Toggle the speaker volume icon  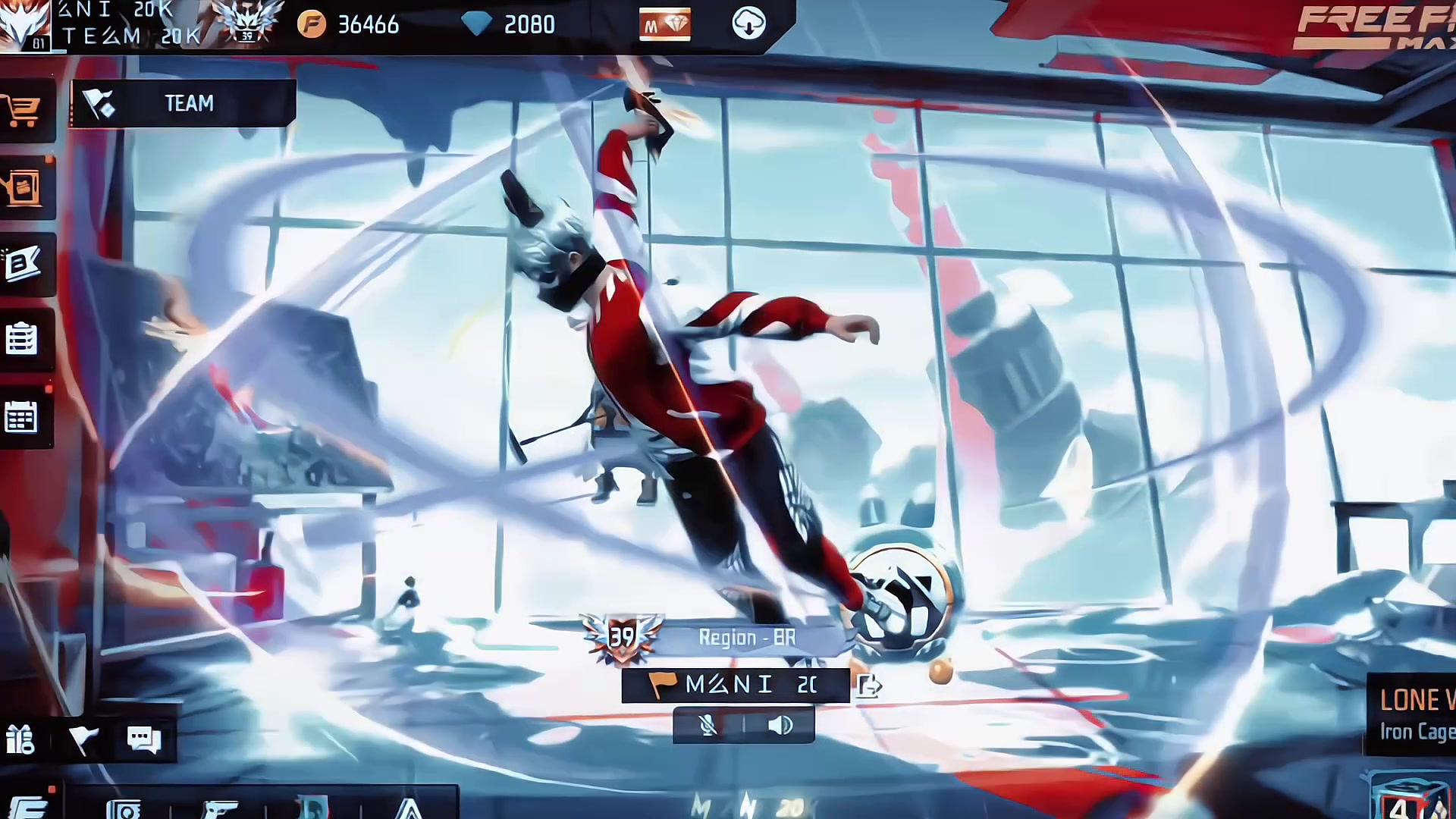coord(780,726)
